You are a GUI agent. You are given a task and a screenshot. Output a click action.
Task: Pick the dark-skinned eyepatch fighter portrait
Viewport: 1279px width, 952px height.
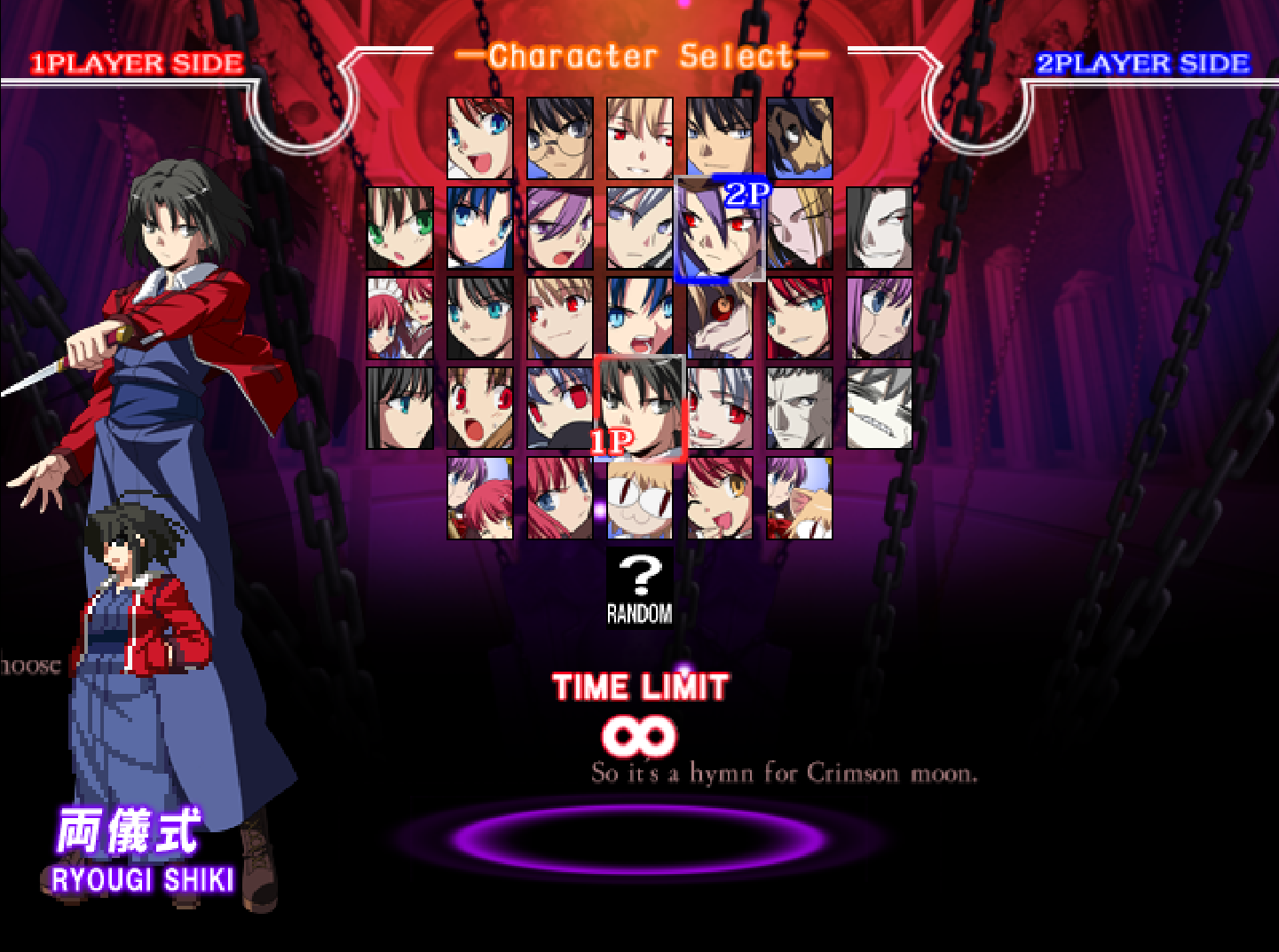[799, 138]
